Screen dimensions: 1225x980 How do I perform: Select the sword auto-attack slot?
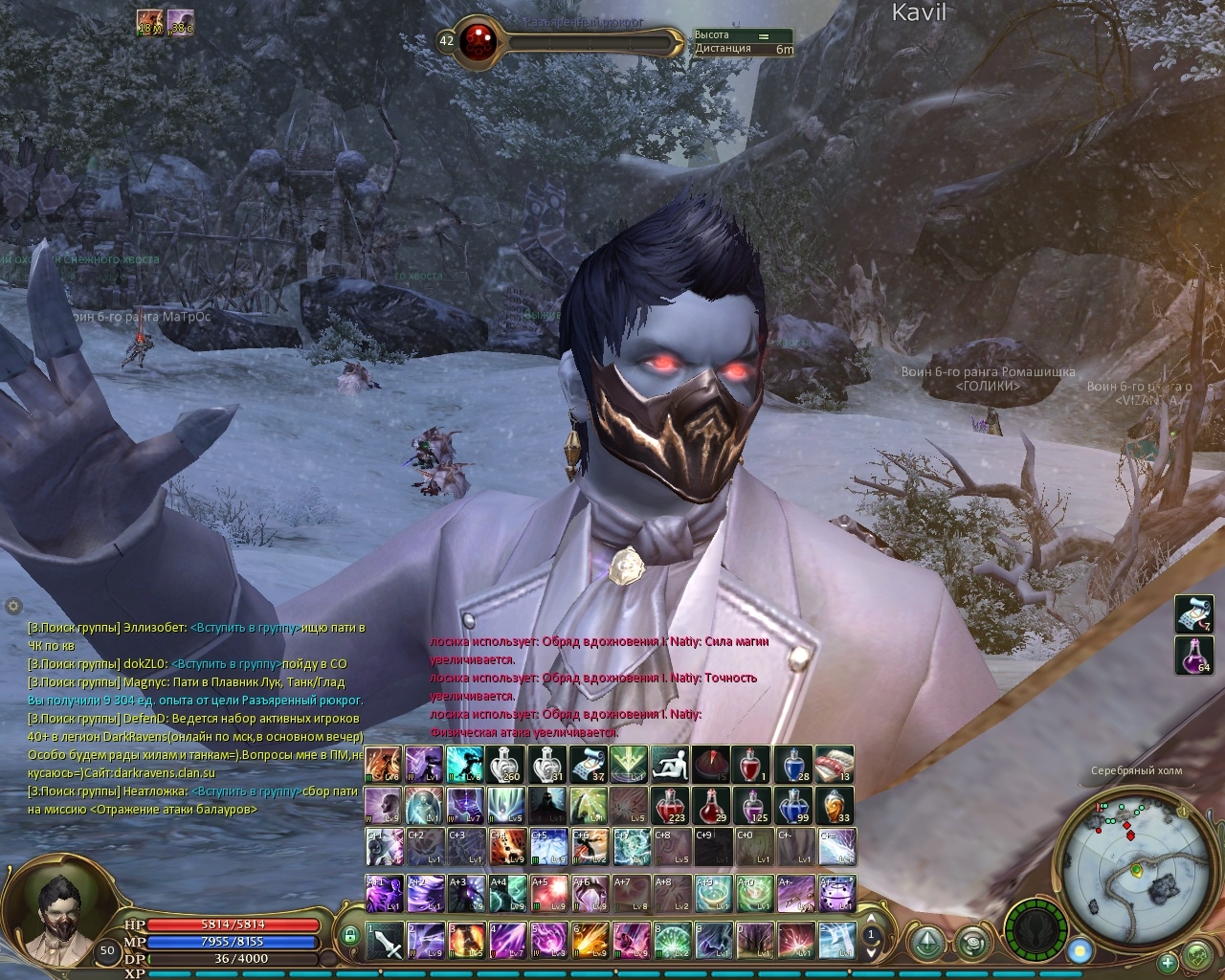click(386, 940)
